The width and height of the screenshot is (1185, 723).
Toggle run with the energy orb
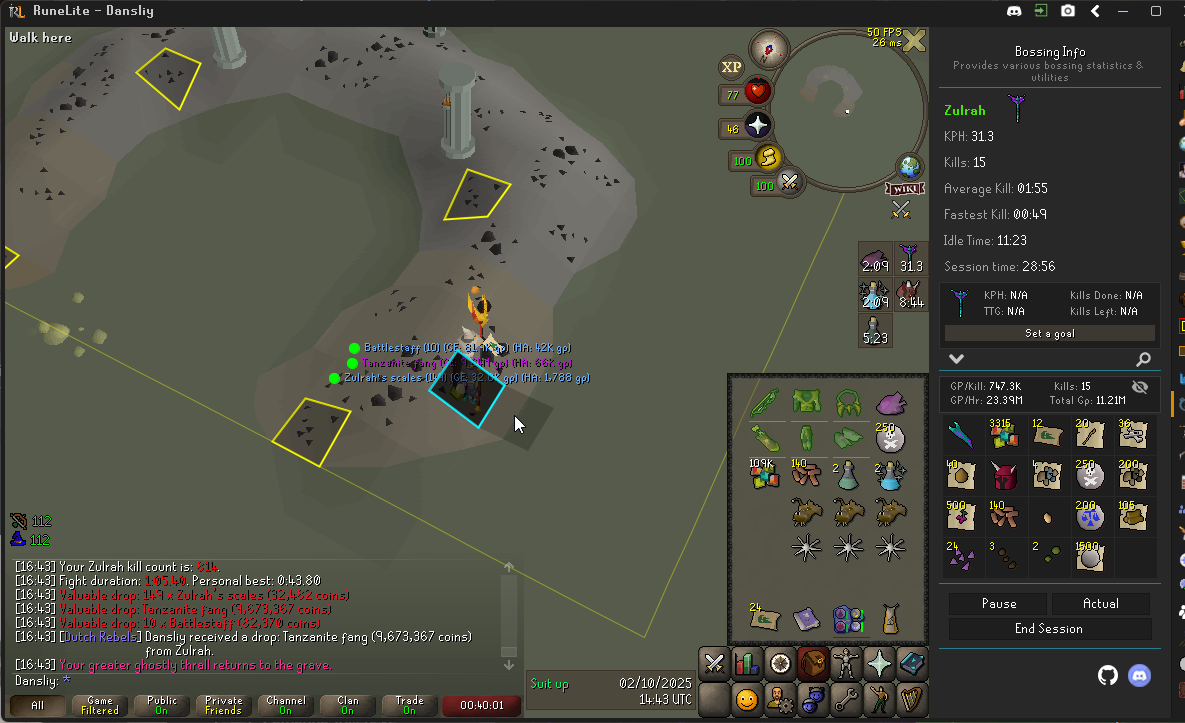click(x=768, y=158)
